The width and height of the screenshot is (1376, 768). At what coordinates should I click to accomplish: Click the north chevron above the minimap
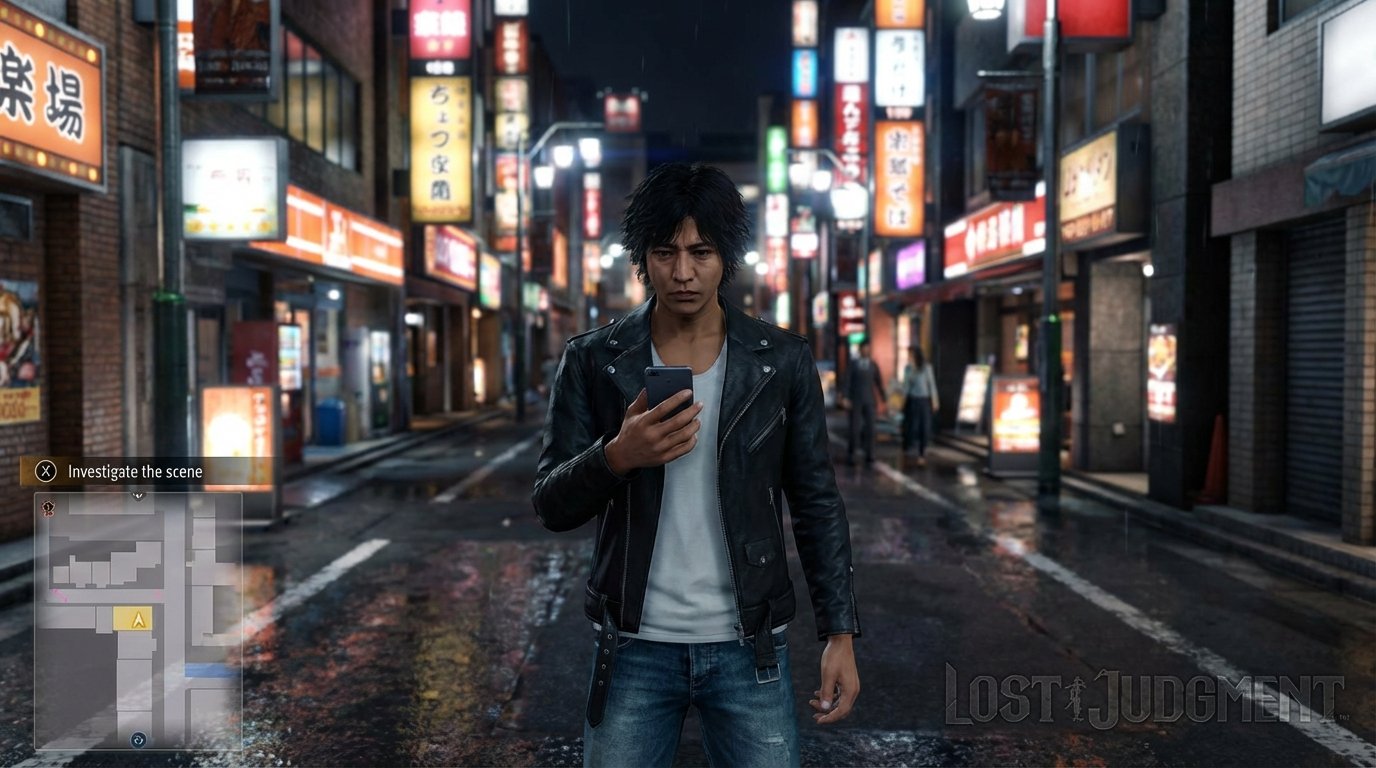(x=136, y=495)
